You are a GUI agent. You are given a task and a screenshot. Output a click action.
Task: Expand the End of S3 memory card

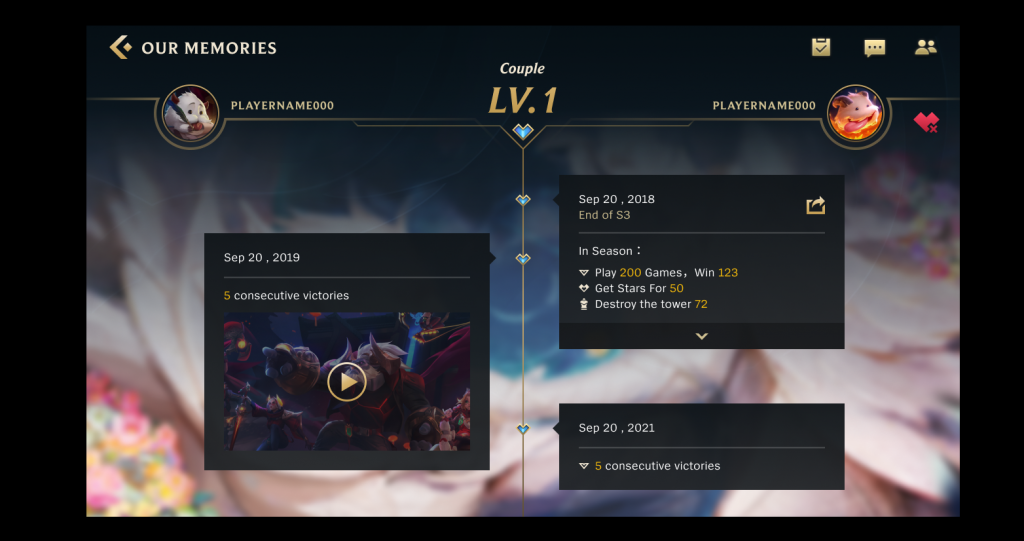[x=701, y=336]
